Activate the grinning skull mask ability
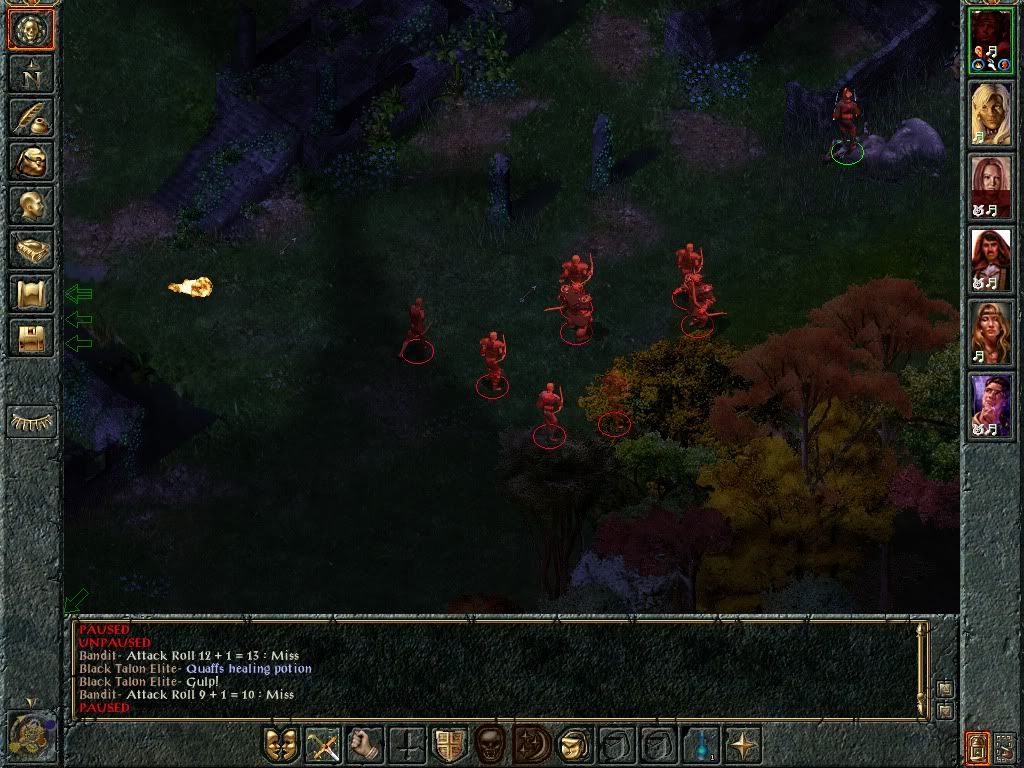This screenshot has width=1024, height=768. (491, 745)
